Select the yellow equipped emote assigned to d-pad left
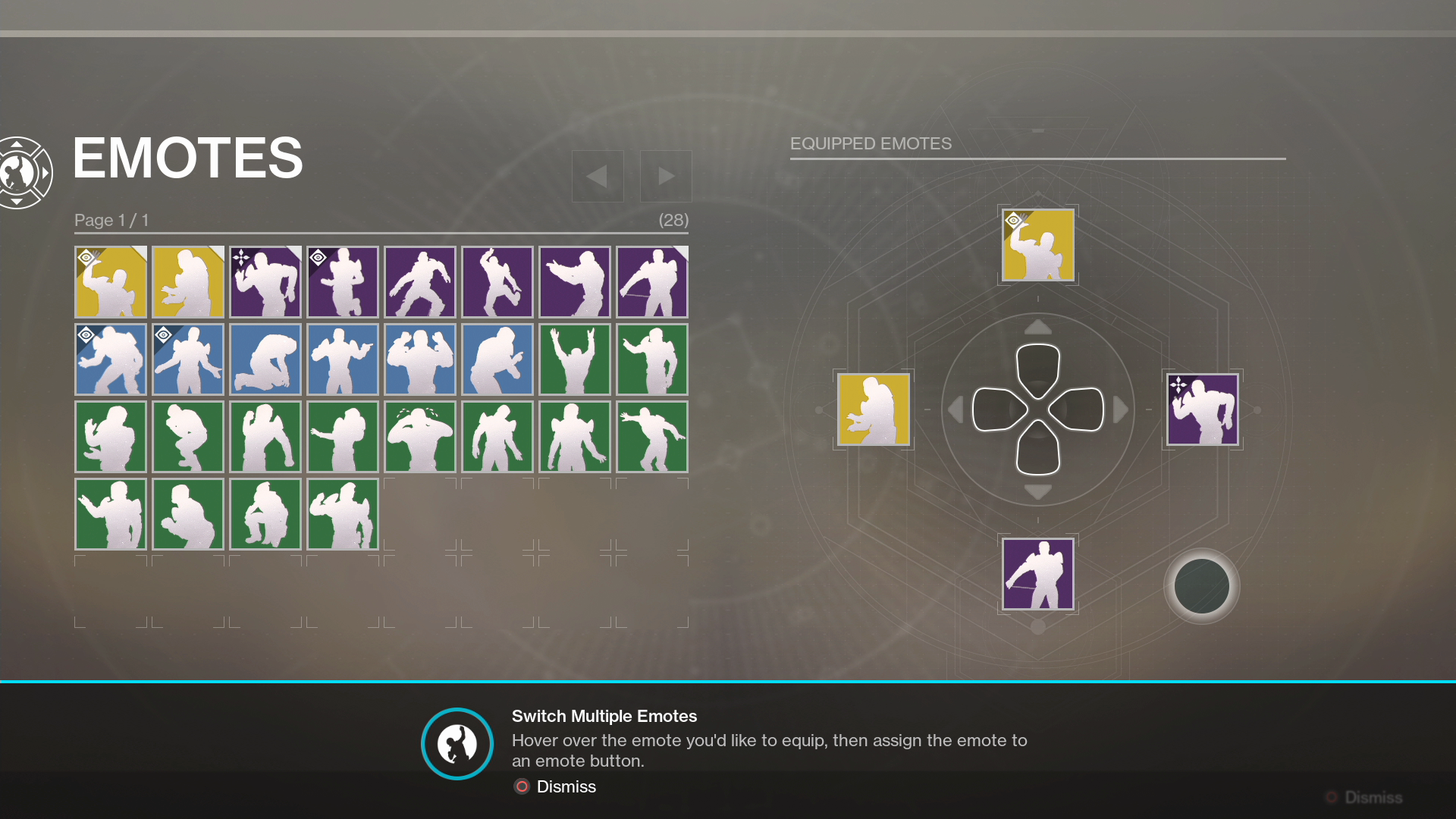Viewport: 1456px width, 819px height. [x=874, y=409]
